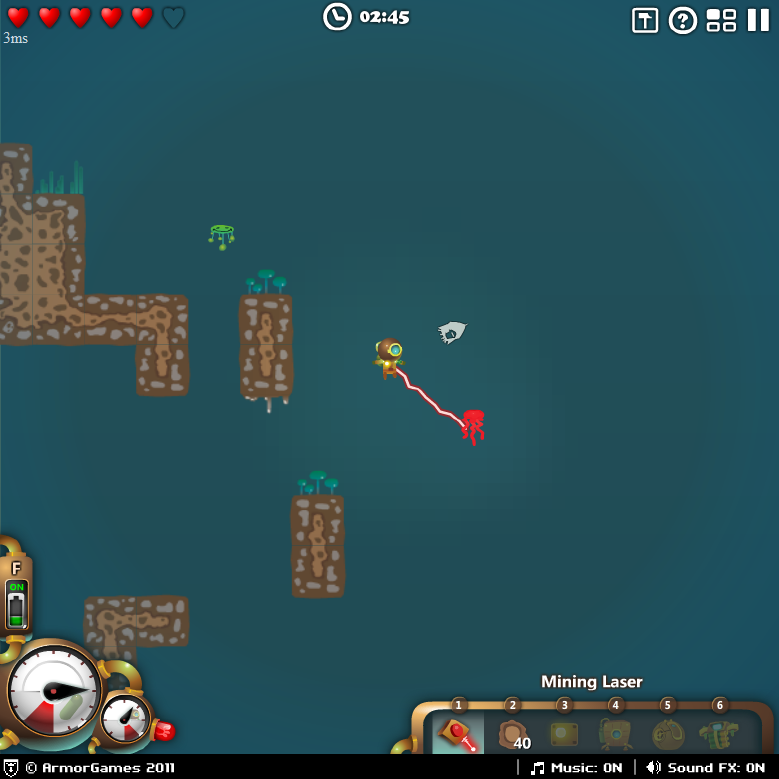Toggle the flashlight battery ON switch
This screenshot has width=779, height=779.
(16, 603)
